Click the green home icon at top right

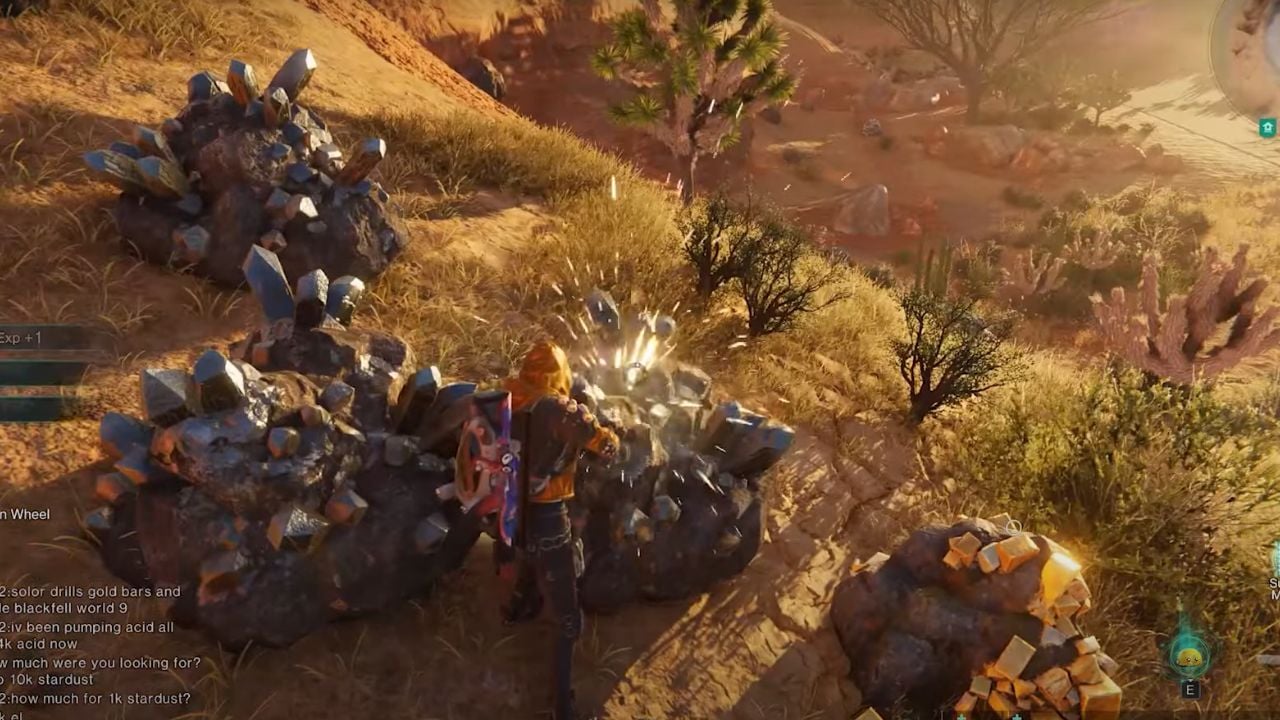pos(1267,126)
